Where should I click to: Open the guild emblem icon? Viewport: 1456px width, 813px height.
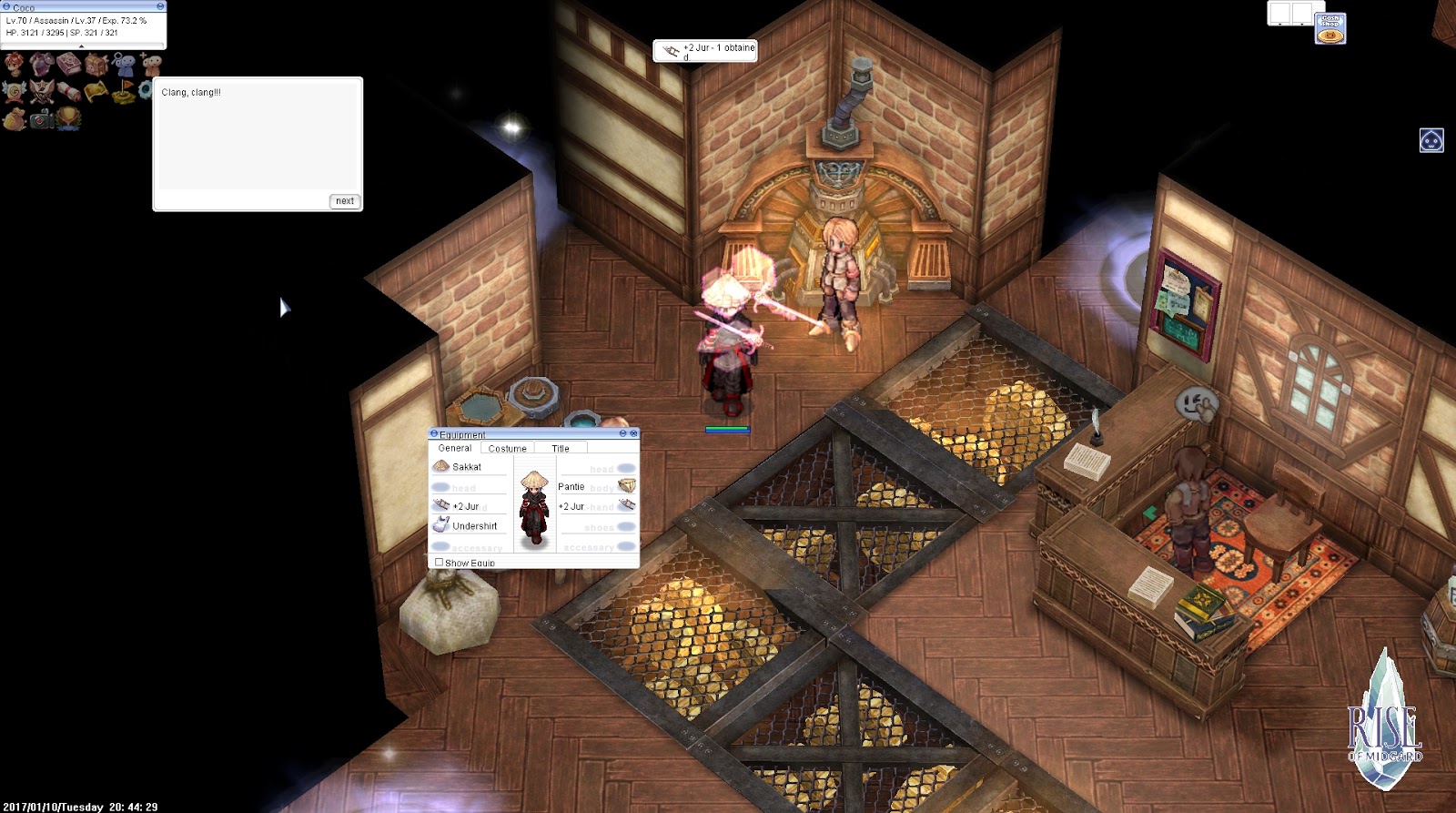pyautogui.click(x=15, y=92)
